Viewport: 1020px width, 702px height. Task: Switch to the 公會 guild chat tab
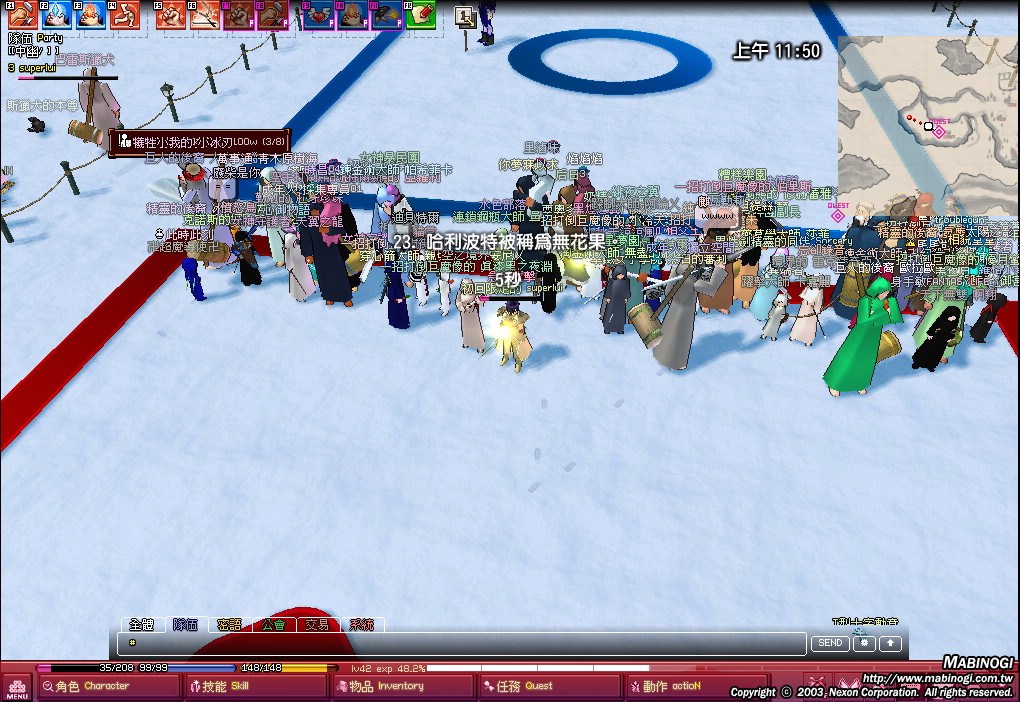[x=273, y=624]
